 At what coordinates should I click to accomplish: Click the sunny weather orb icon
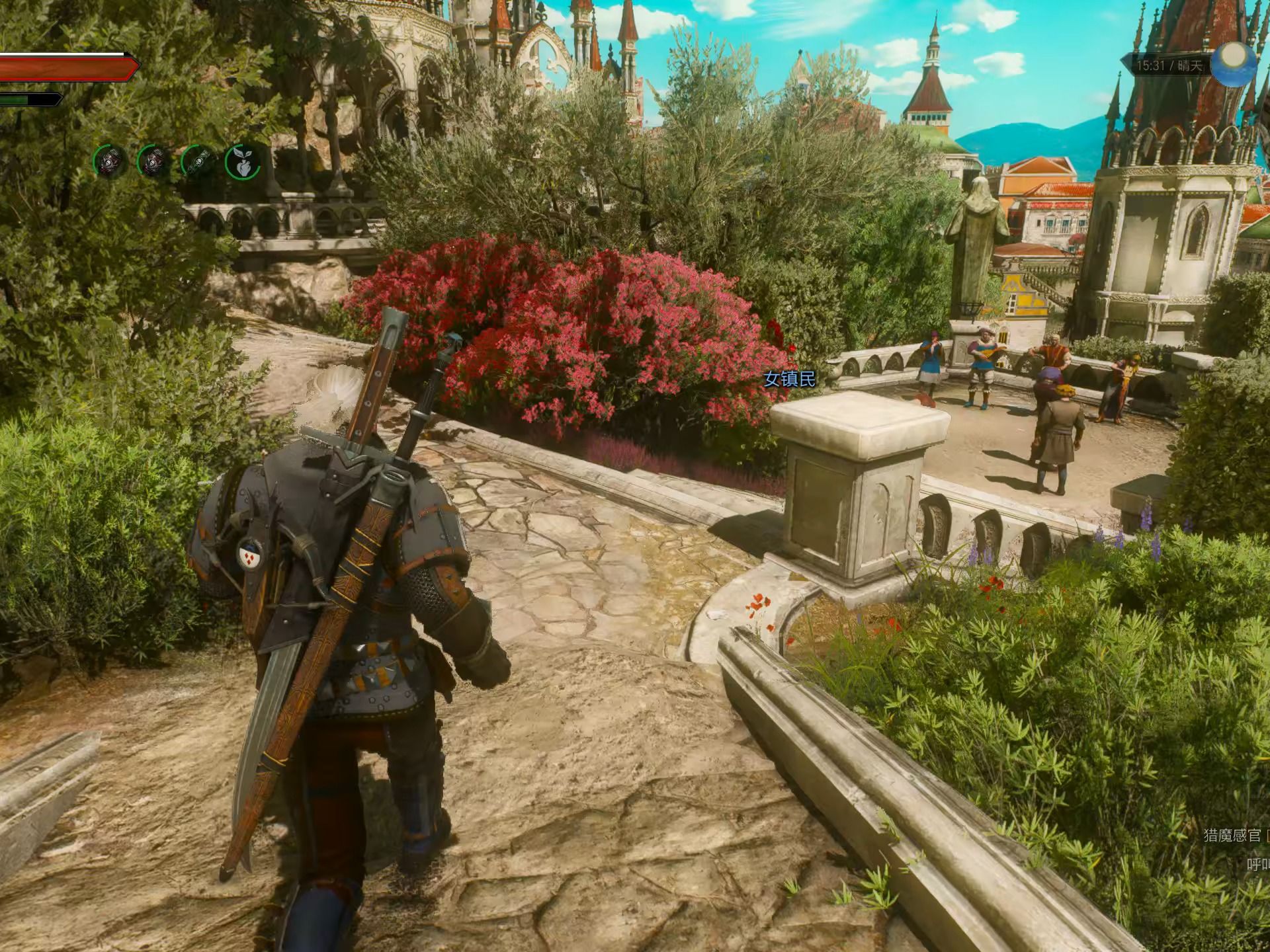coord(1234,65)
